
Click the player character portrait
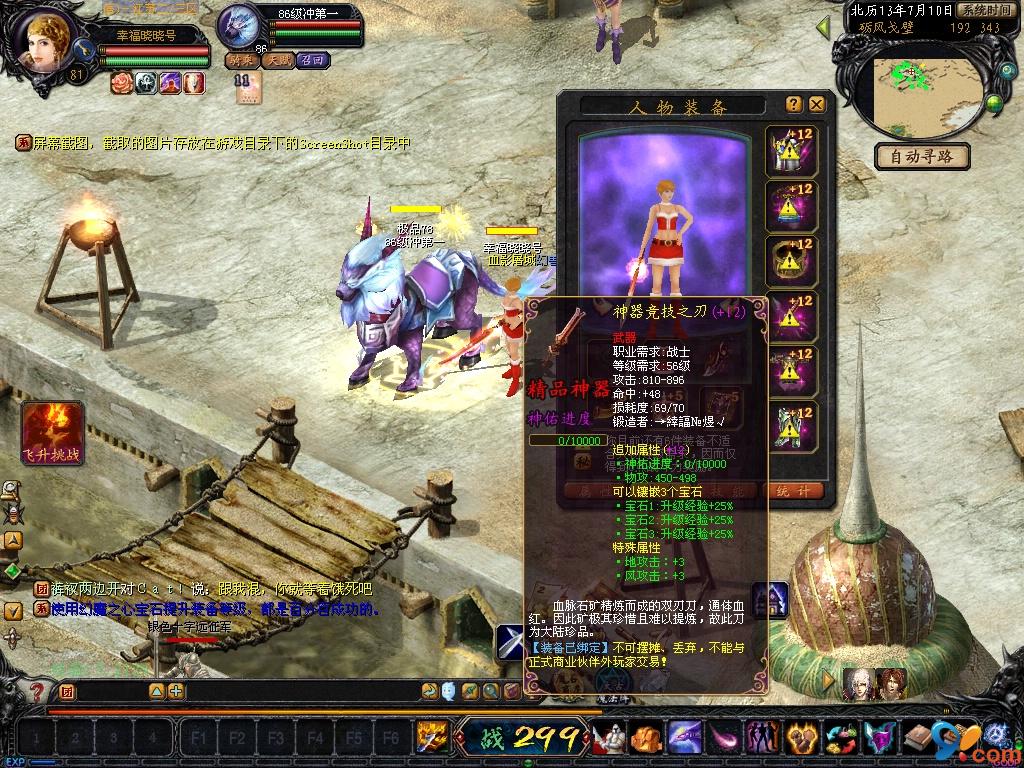(x=46, y=44)
